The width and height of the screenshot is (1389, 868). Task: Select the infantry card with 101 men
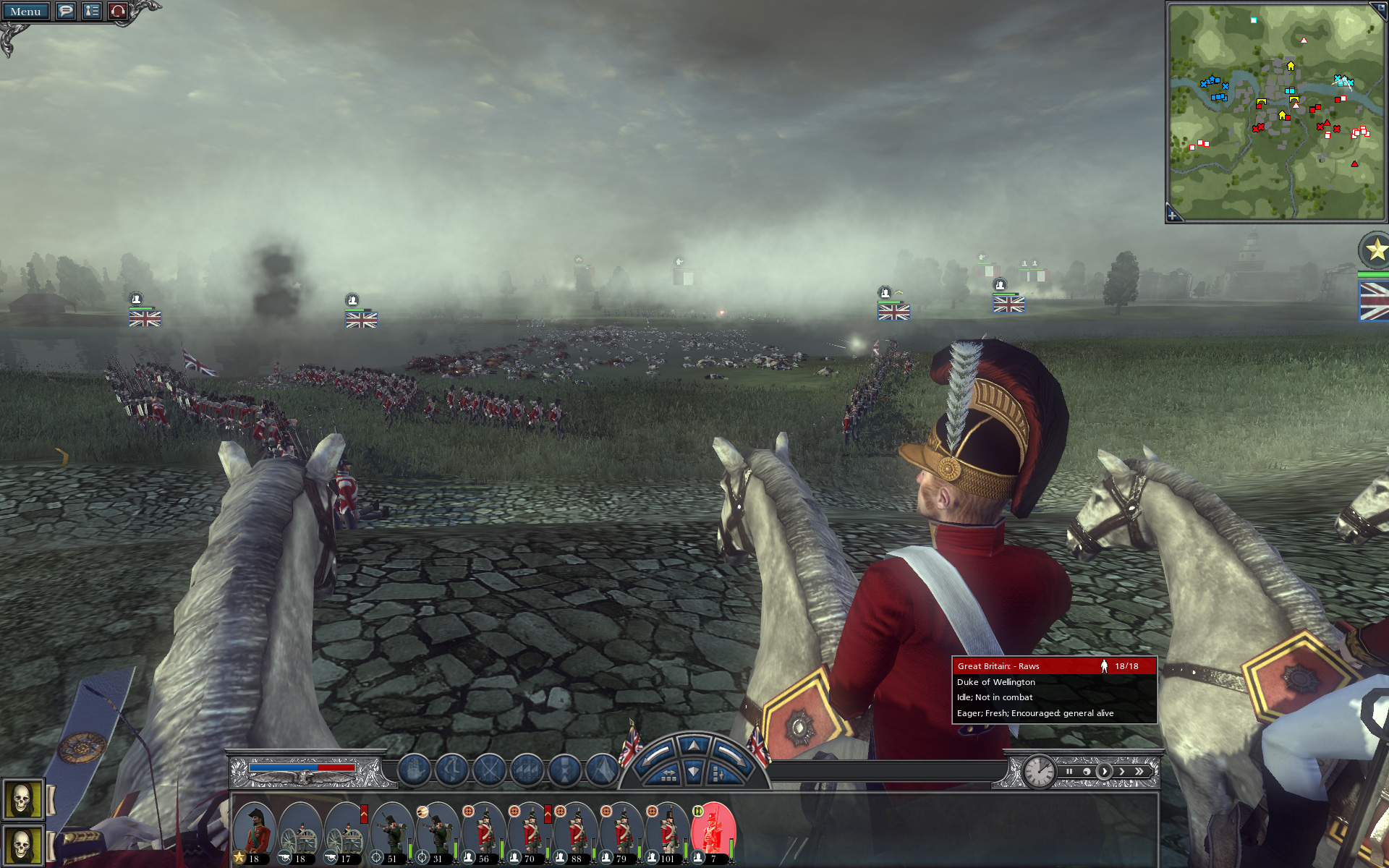pos(667,833)
